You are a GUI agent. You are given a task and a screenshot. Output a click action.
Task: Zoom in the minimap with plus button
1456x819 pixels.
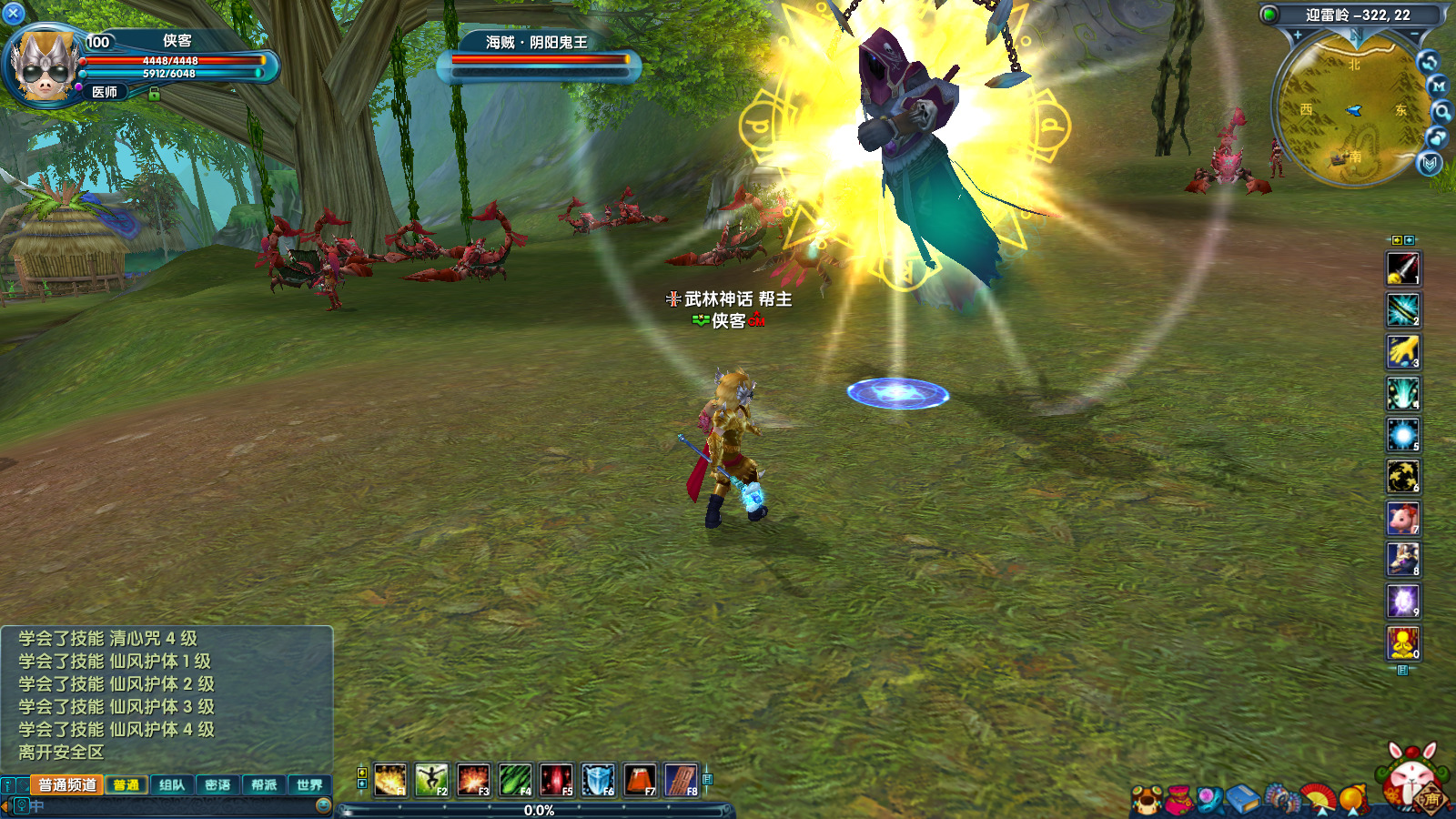click(x=1298, y=35)
